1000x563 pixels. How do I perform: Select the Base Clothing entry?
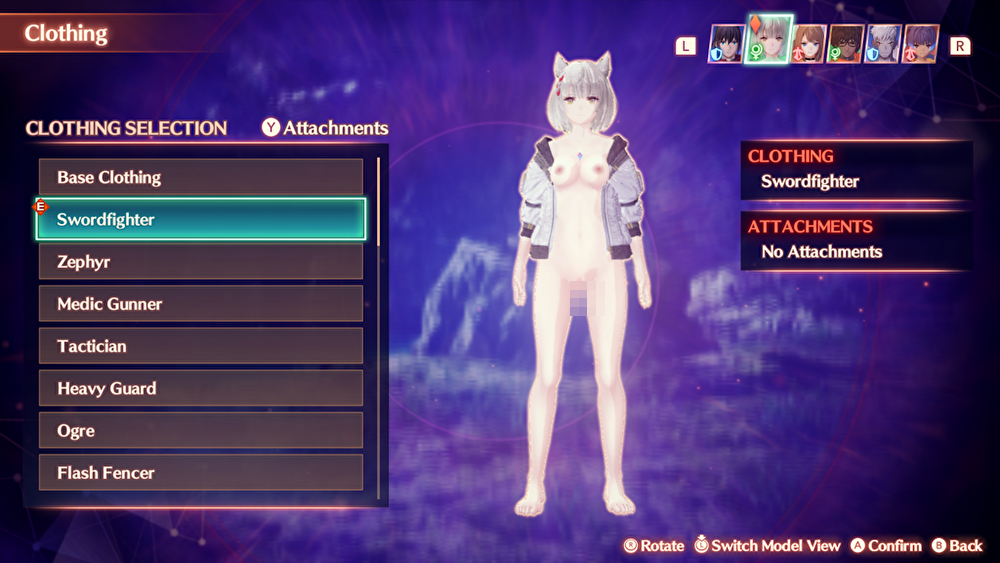tap(200, 177)
